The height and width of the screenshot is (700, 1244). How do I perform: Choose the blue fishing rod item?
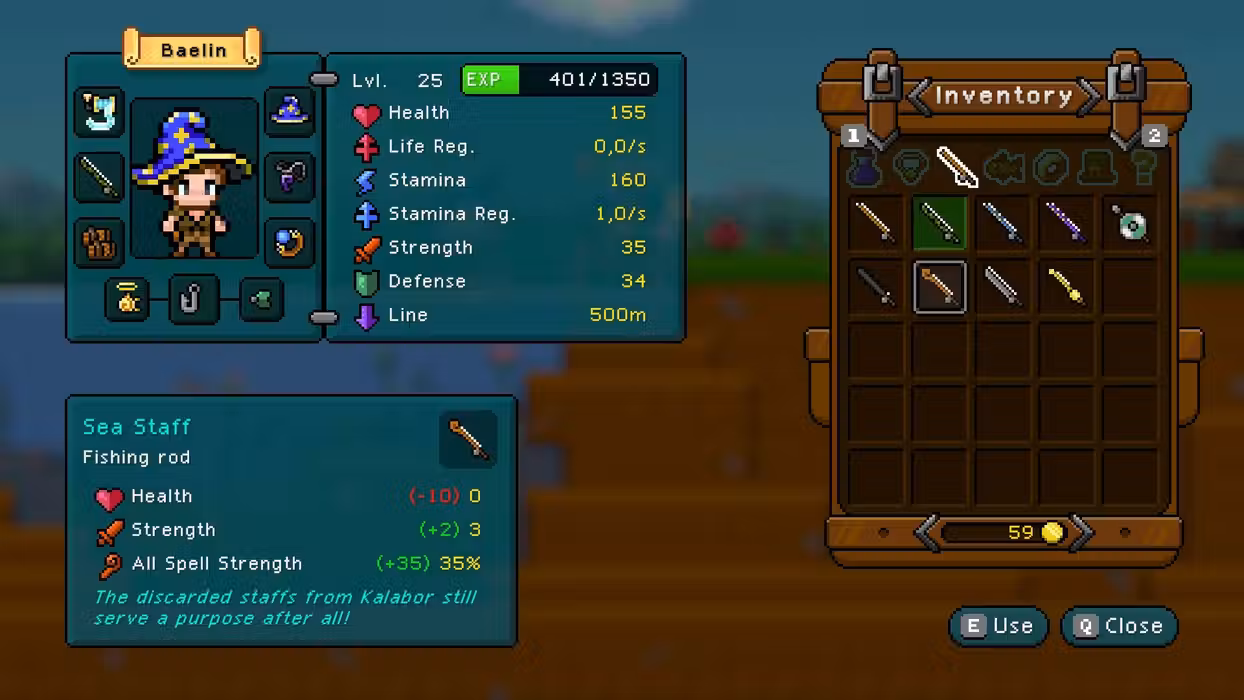(x=1002, y=222)
